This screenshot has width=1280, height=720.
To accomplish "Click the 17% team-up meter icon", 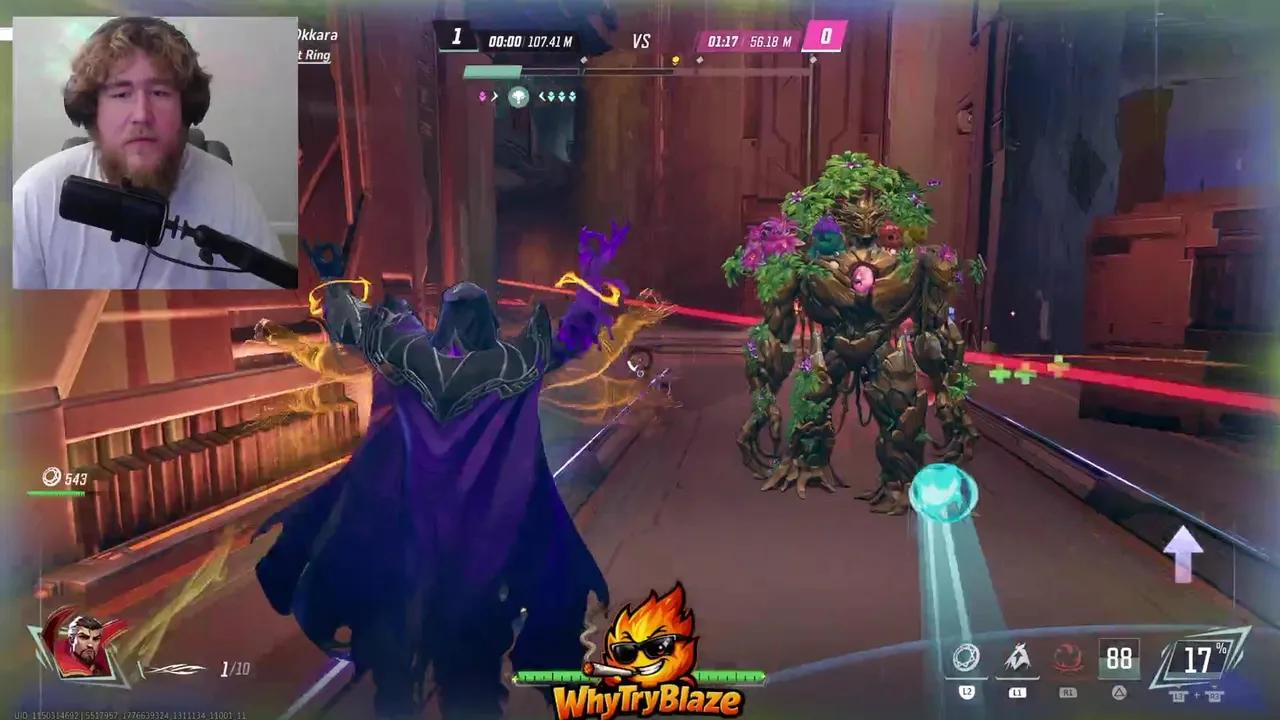I will tap(1197, 657).
